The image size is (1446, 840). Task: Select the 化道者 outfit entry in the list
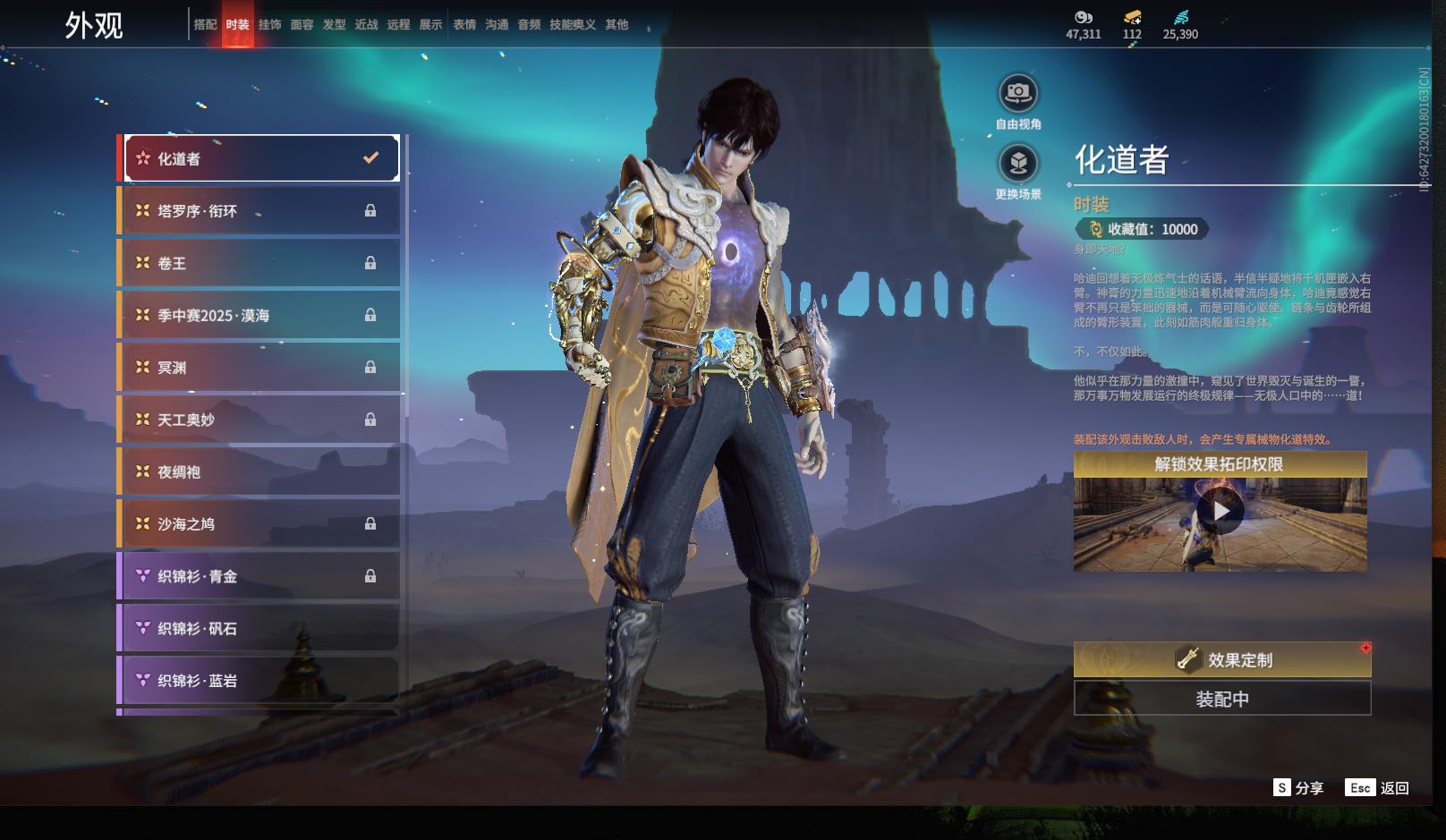[x=261, y=158]
